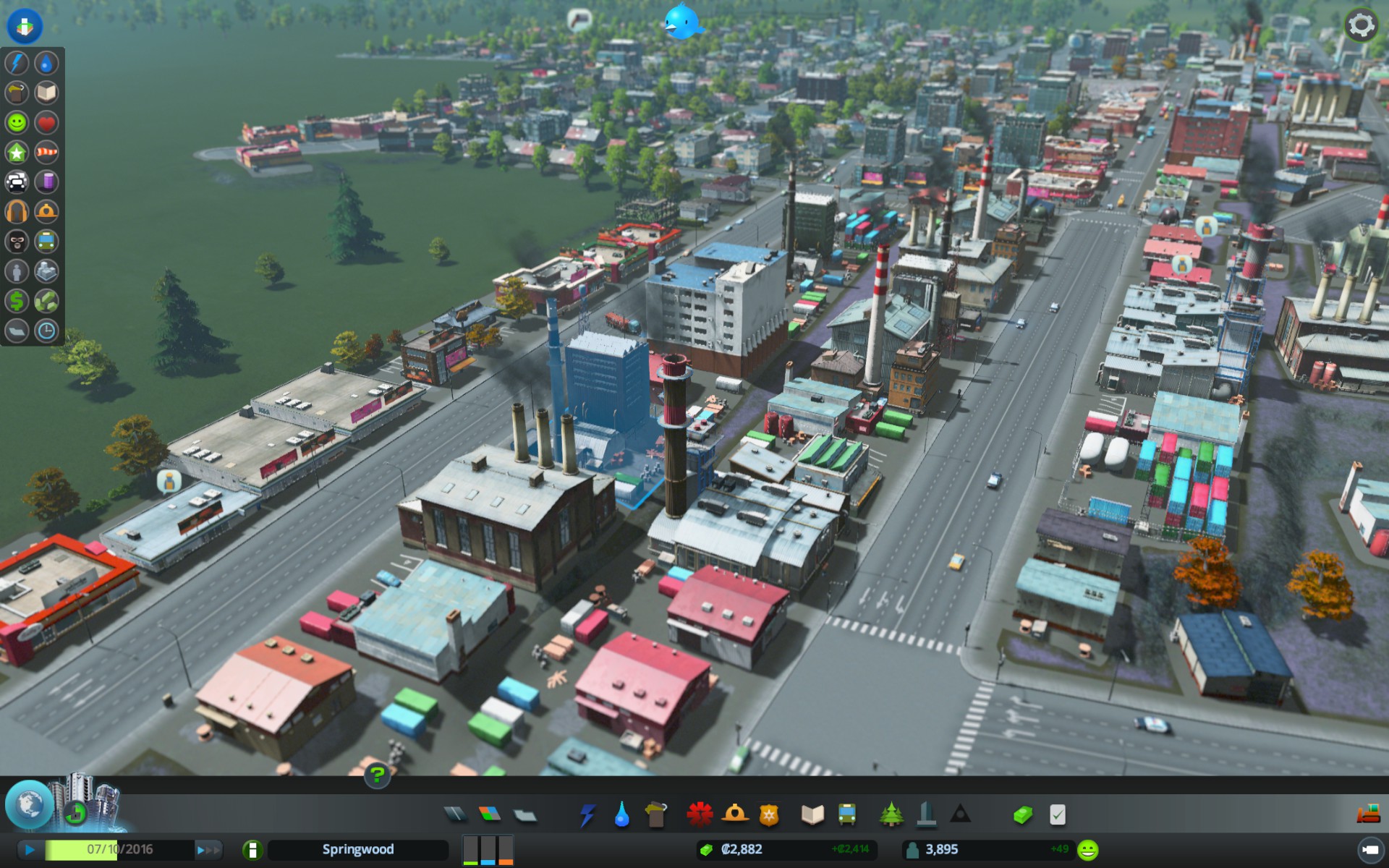Activate the bulldozer tool
This screenshot has width=1389, height=868.
pyautogui.click(x=1368, y=814)
